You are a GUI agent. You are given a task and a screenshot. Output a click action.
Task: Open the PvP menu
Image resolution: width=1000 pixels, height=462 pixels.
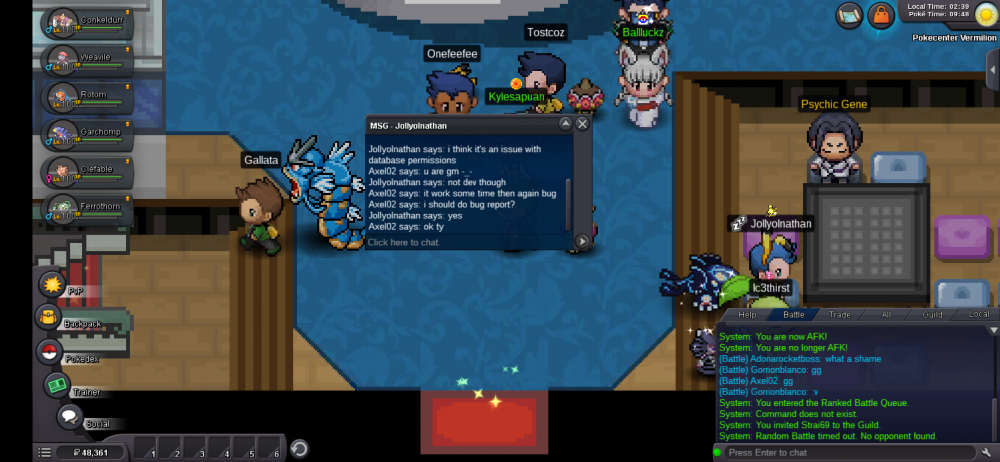53,286
